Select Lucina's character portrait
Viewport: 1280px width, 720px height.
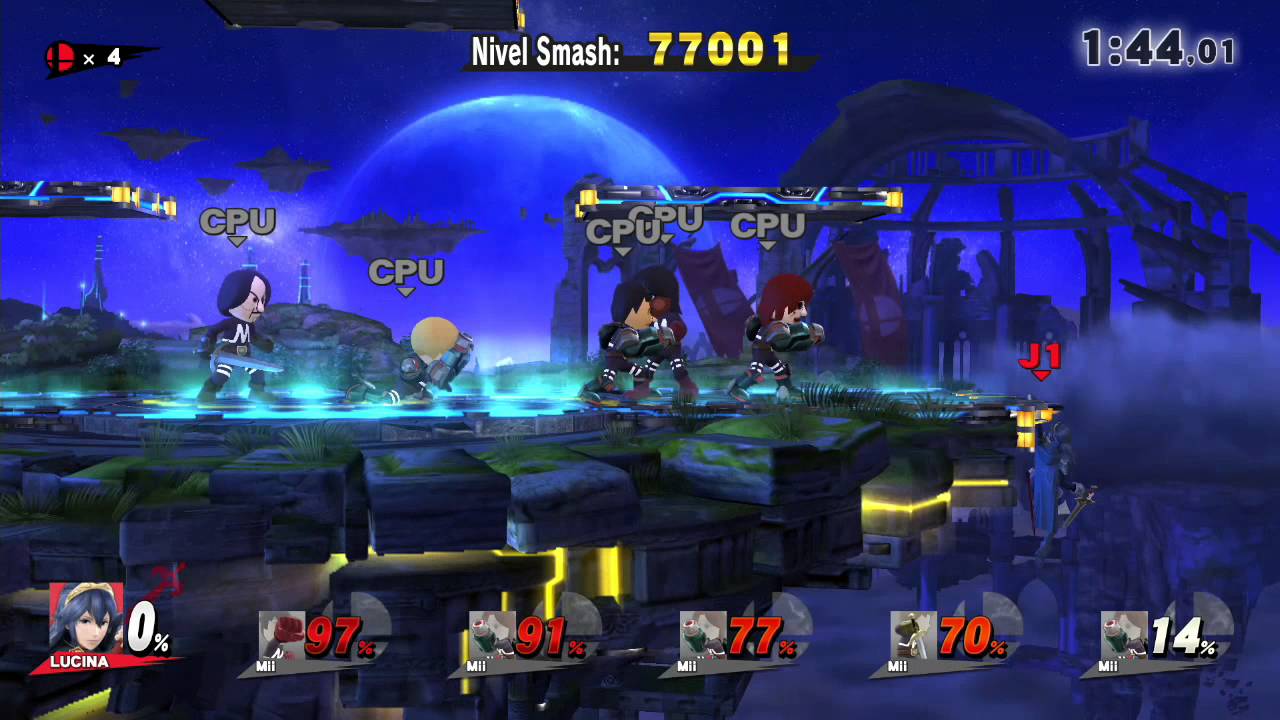[85, 620]
